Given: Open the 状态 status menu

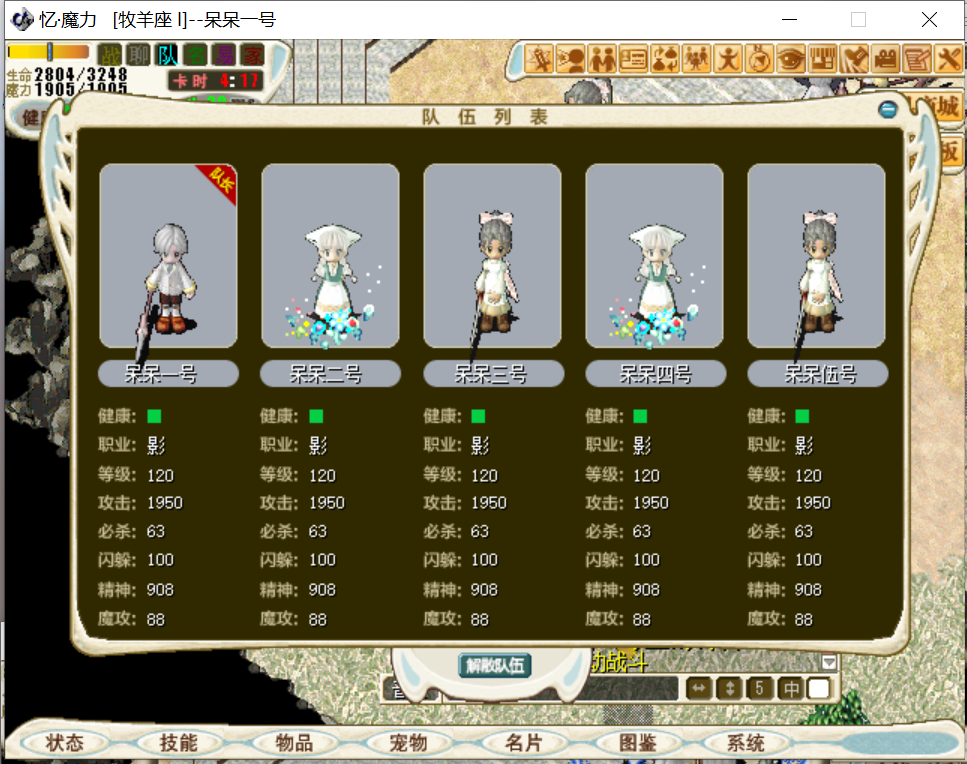Looking at the screenshot, I should 64,743.
